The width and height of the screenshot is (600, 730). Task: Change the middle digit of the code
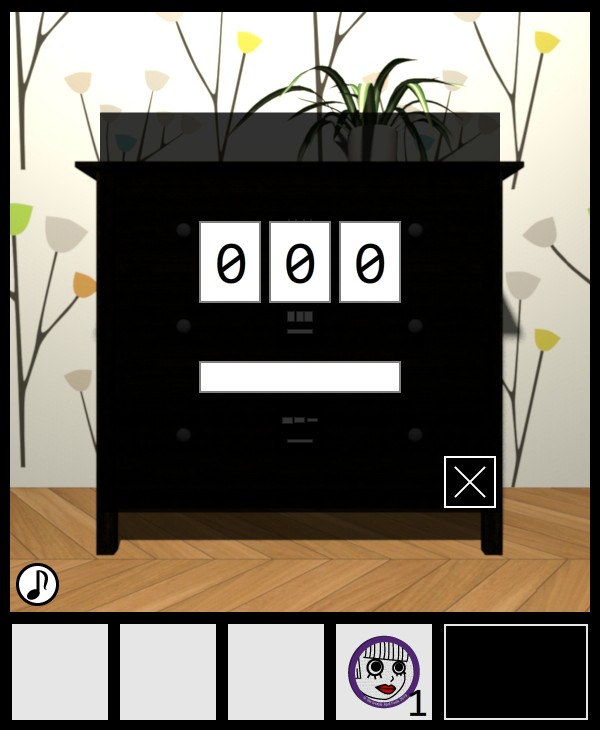click(x=300, y=262)
